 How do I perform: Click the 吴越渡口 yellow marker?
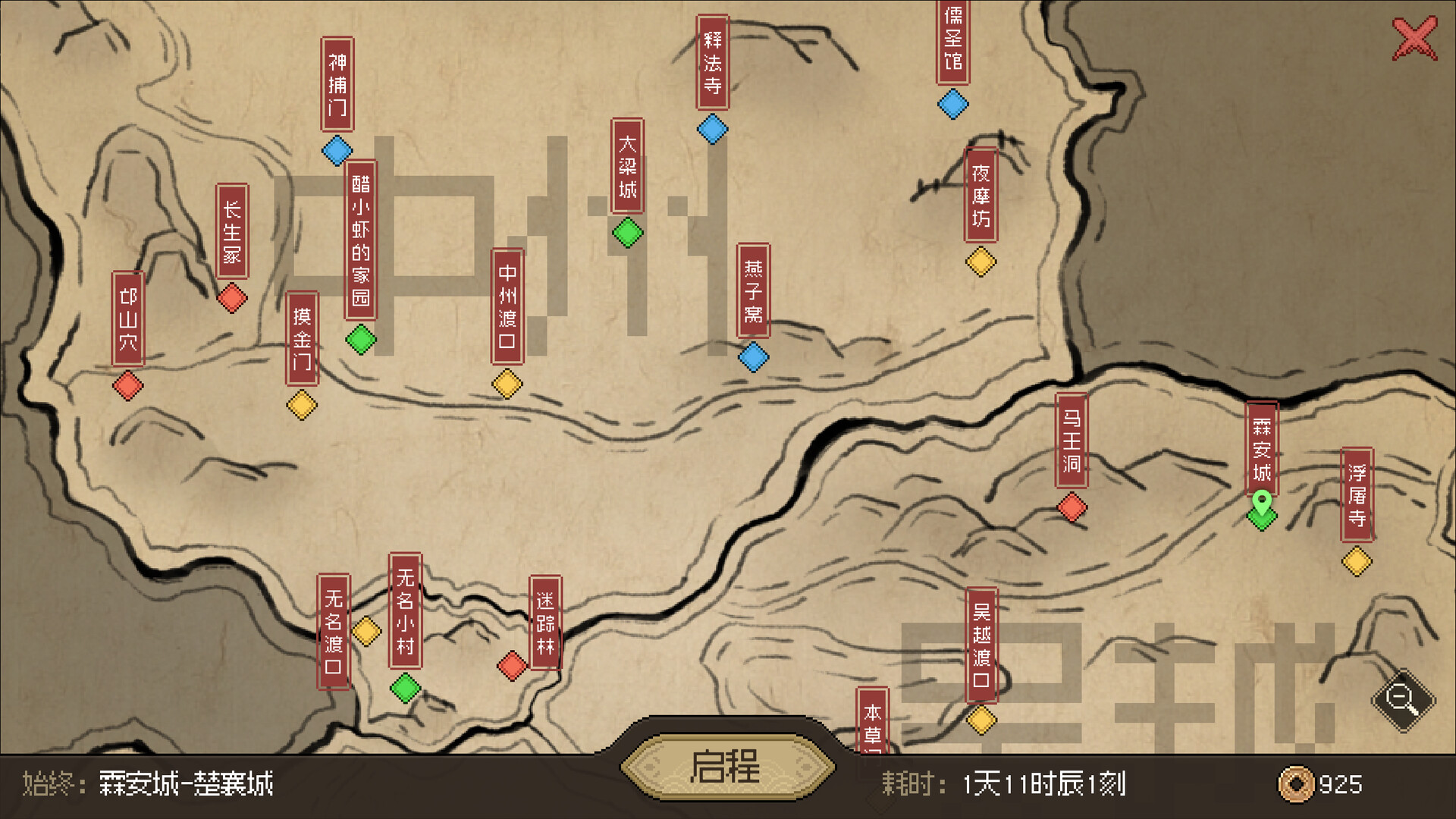[982, 718]
